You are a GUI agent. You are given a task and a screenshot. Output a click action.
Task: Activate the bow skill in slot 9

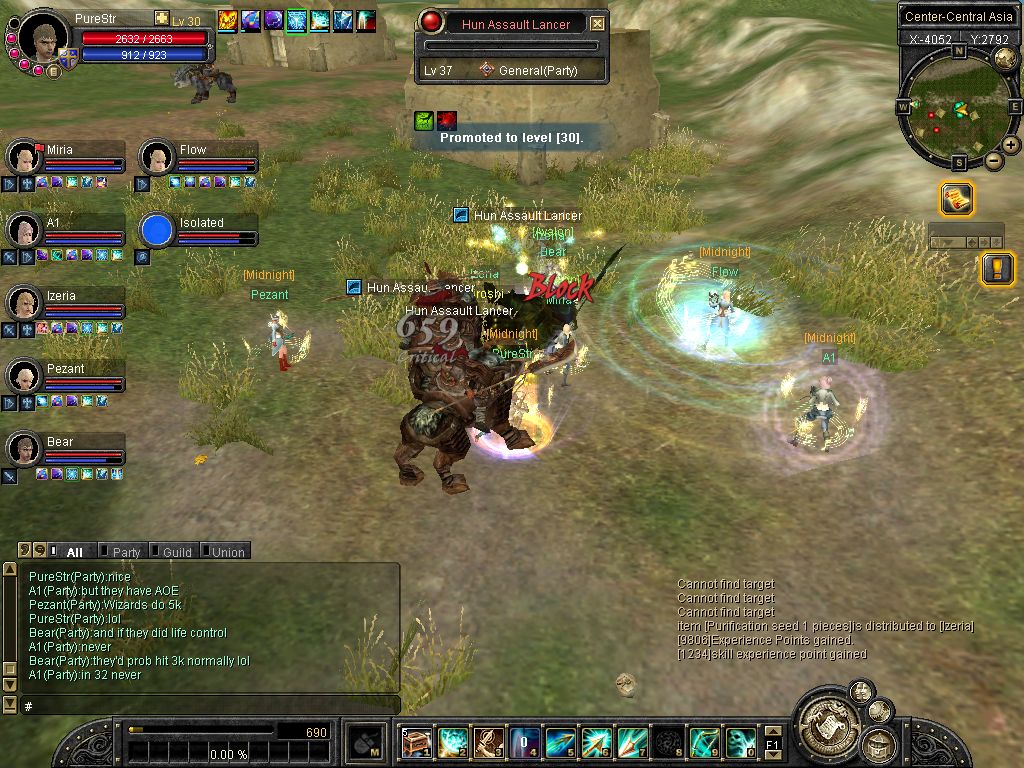[x=705, y=742]
